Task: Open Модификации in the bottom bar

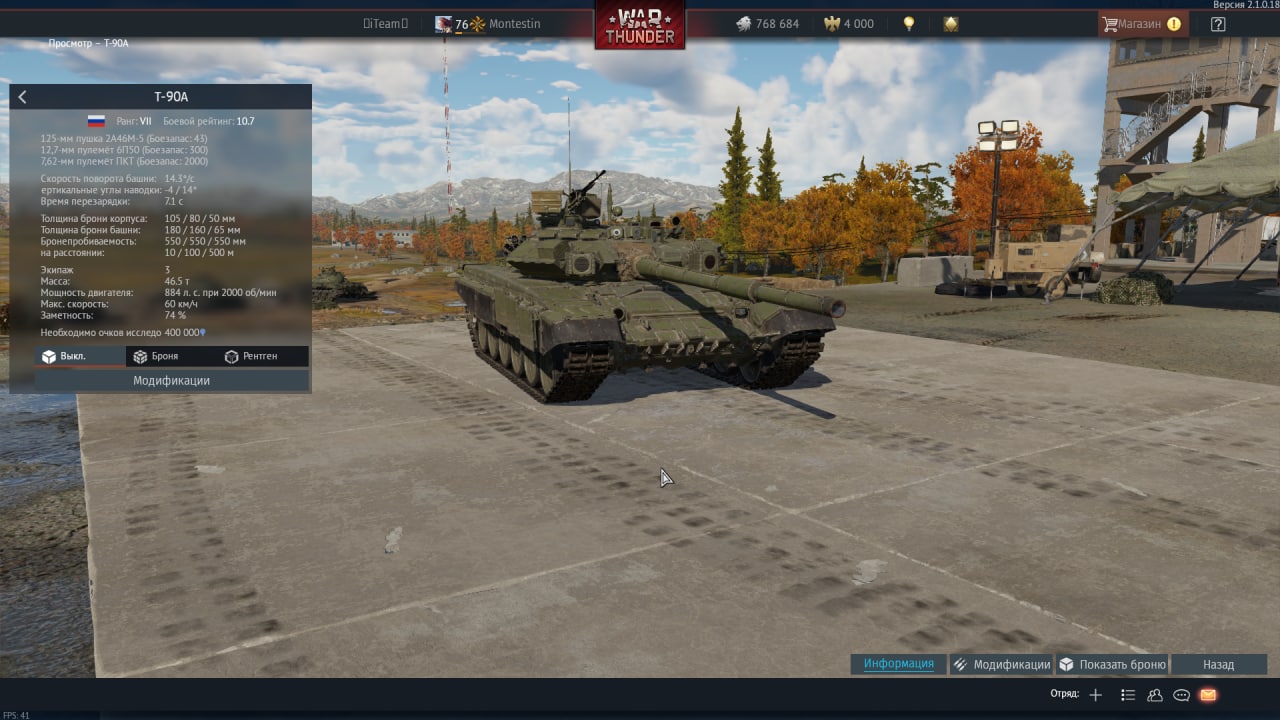Action: click(x=1001, y=664)
